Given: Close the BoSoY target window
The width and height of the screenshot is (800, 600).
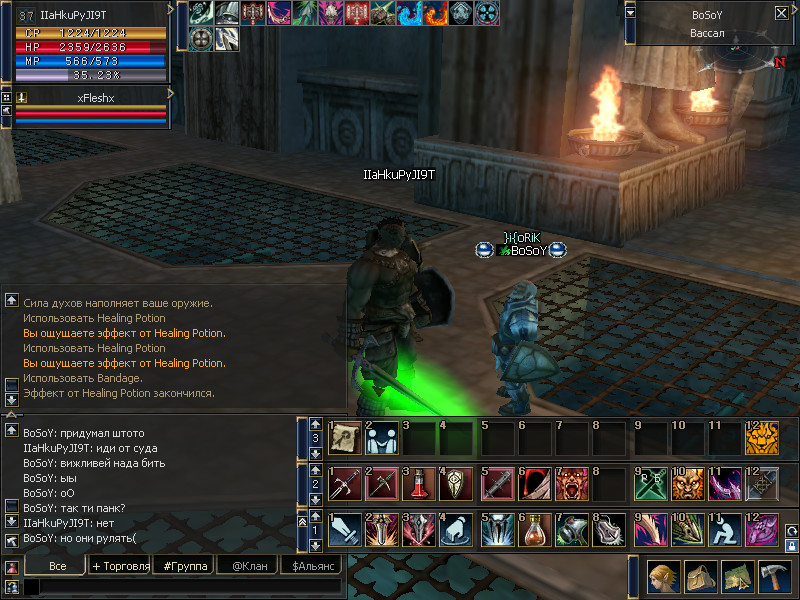Looking at the screenshot, I should (781, 13).
